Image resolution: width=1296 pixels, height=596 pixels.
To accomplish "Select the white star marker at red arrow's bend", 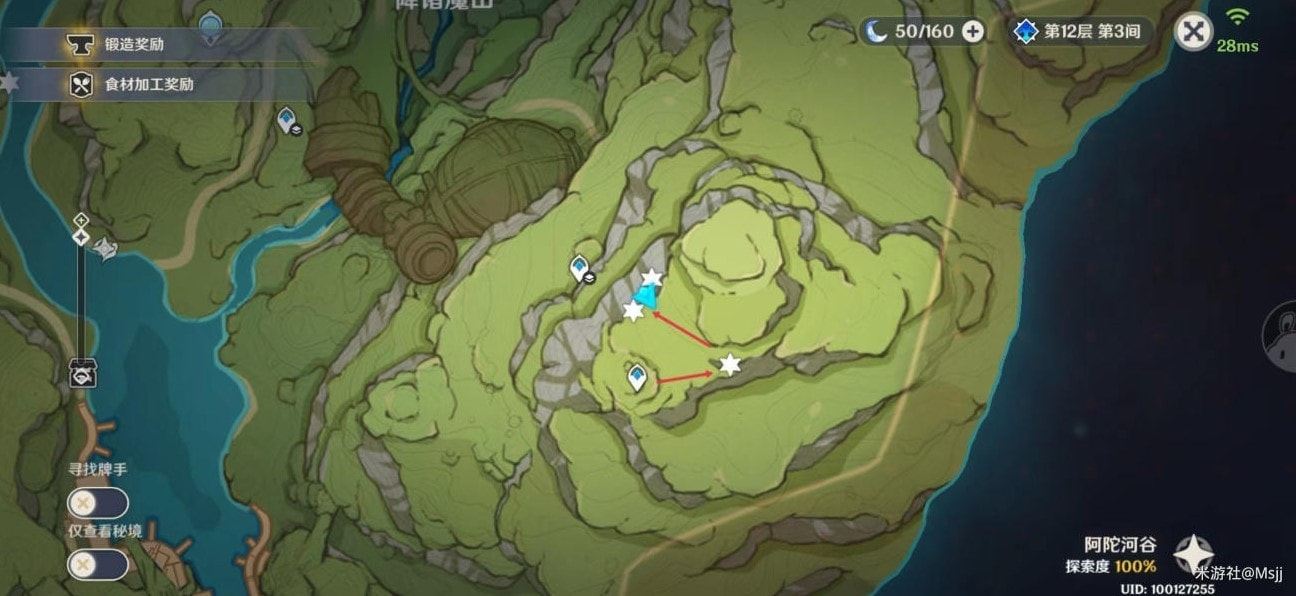I will [x=730, y=365].
